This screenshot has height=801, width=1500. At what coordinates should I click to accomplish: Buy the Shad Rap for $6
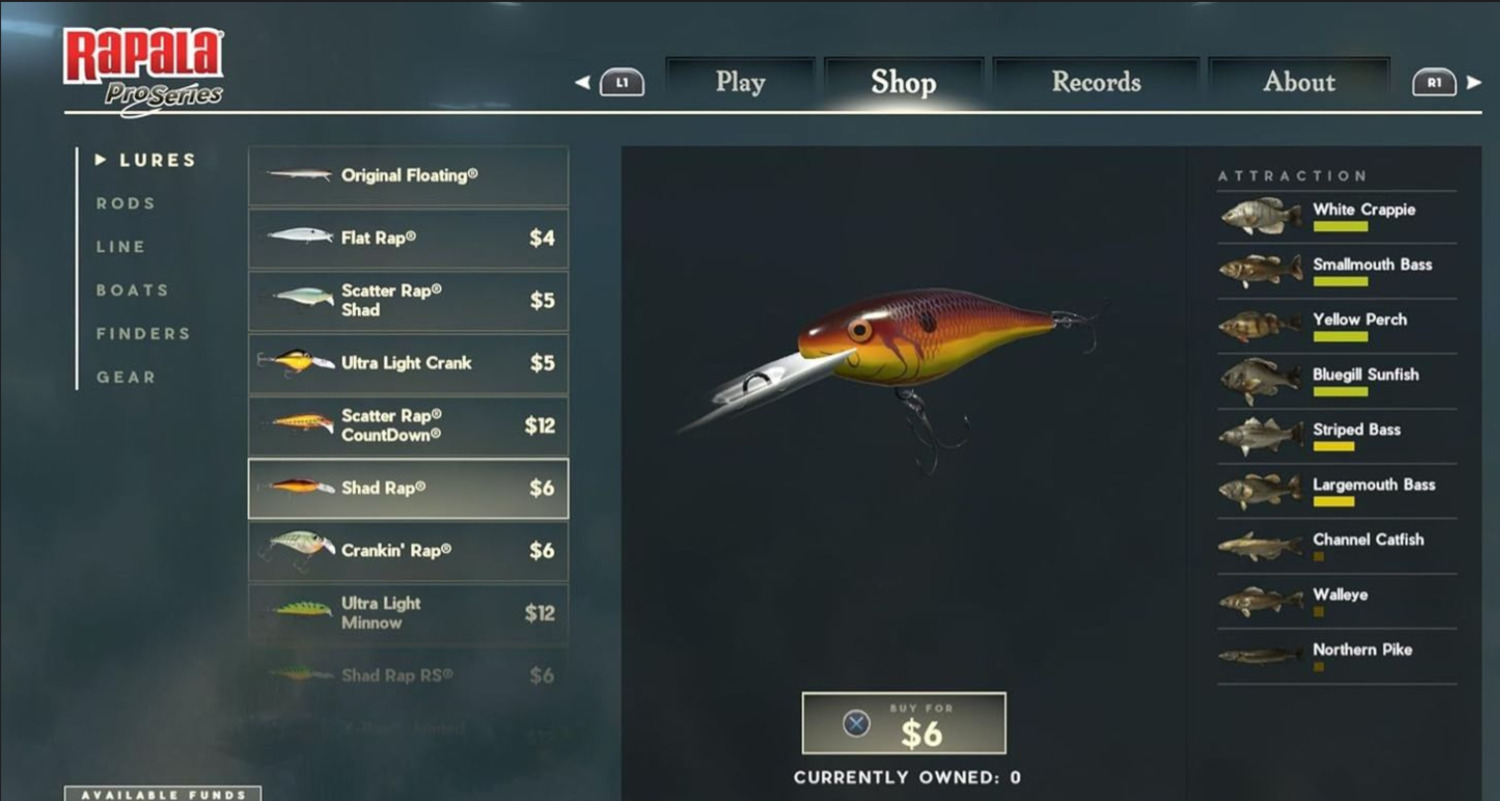coord(904,724)
